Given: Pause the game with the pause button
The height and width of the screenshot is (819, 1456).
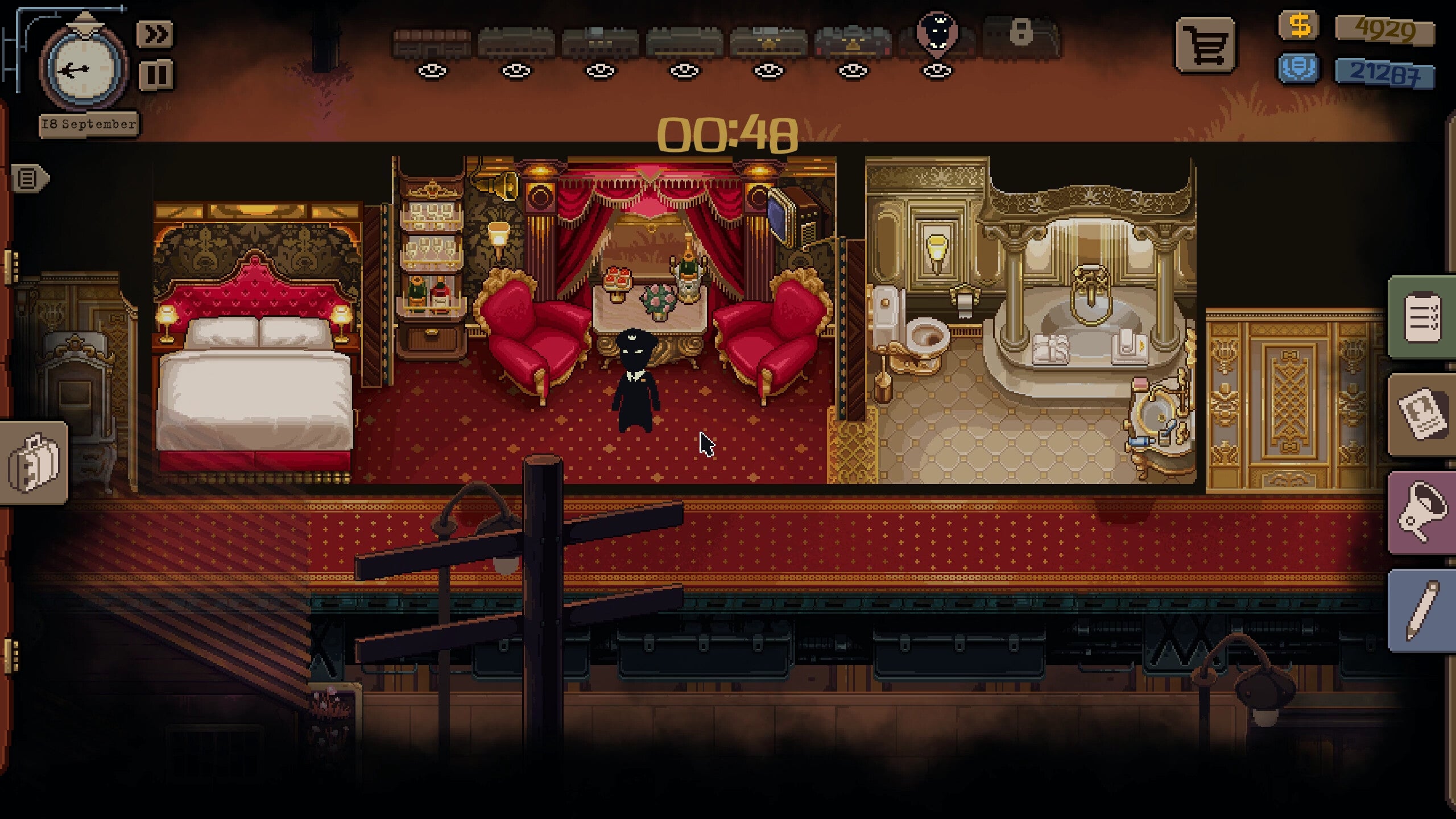Looking at the screenshot, I should tap(156, 75).
